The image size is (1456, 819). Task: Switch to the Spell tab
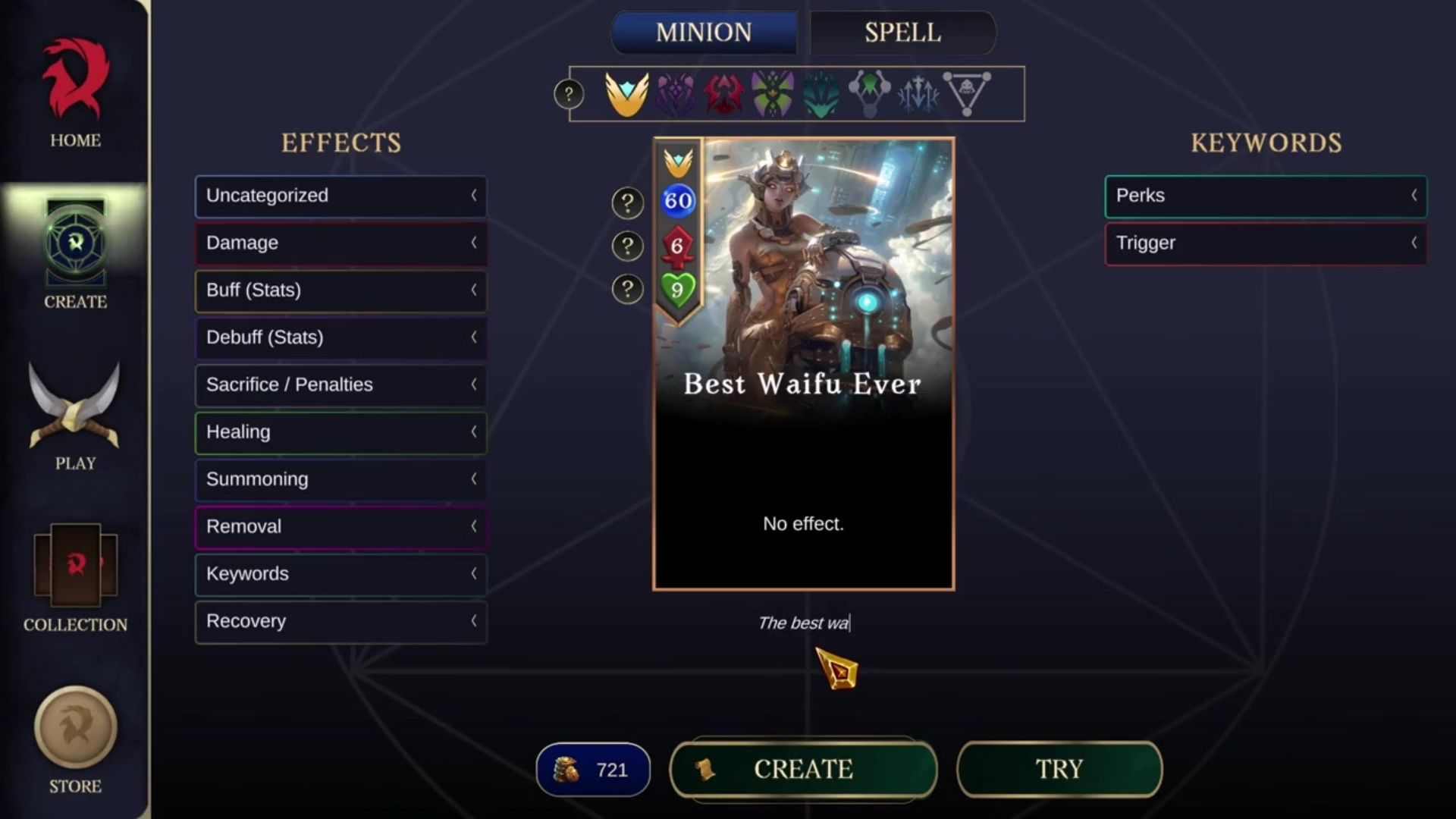(902, 33)
